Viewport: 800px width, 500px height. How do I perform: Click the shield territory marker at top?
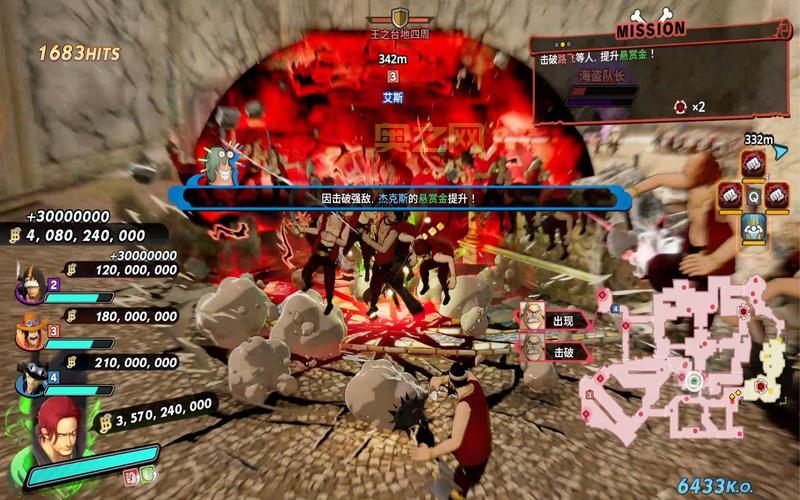[x=399, y=18]
